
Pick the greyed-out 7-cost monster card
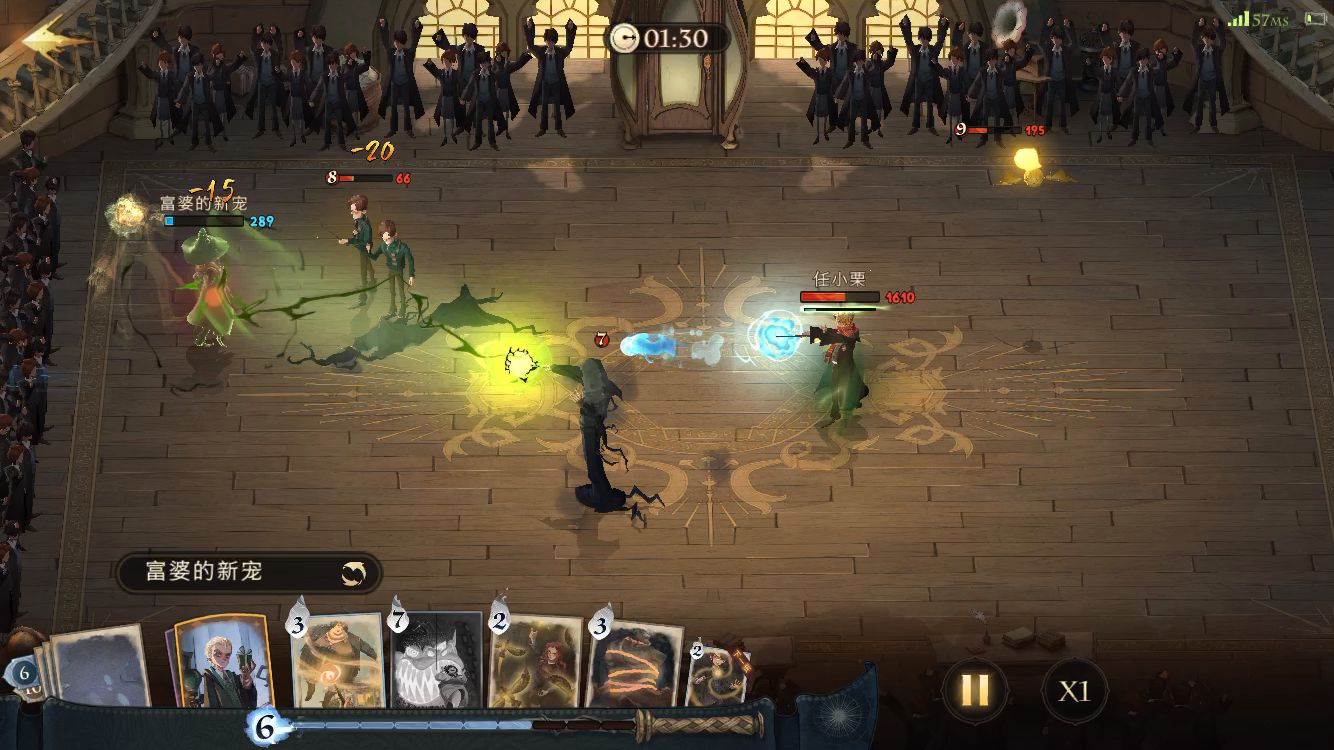point(437,662)
